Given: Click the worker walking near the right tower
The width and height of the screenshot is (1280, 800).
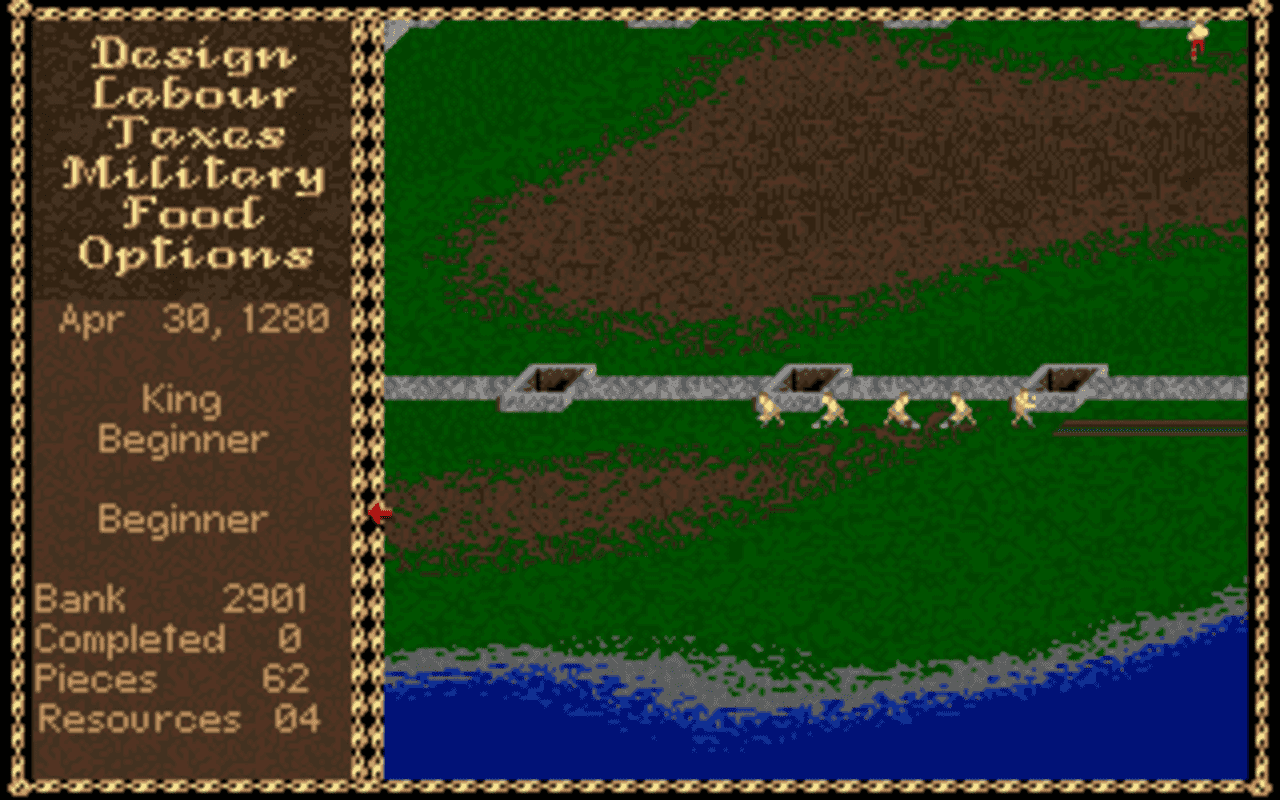Looking at the screenshot, I should (1022, 405).
